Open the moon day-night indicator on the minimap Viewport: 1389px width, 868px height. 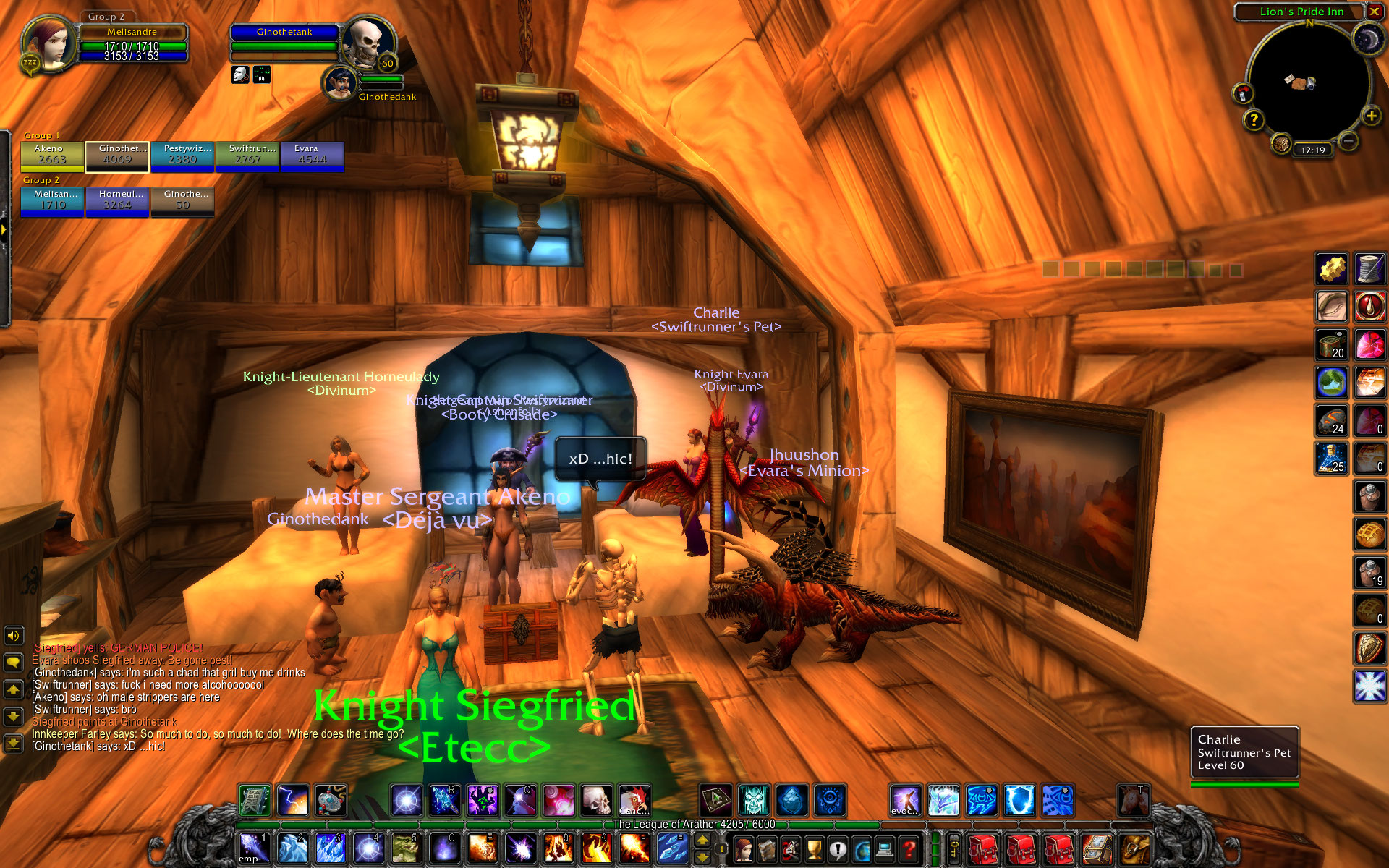coord(1367,39)
